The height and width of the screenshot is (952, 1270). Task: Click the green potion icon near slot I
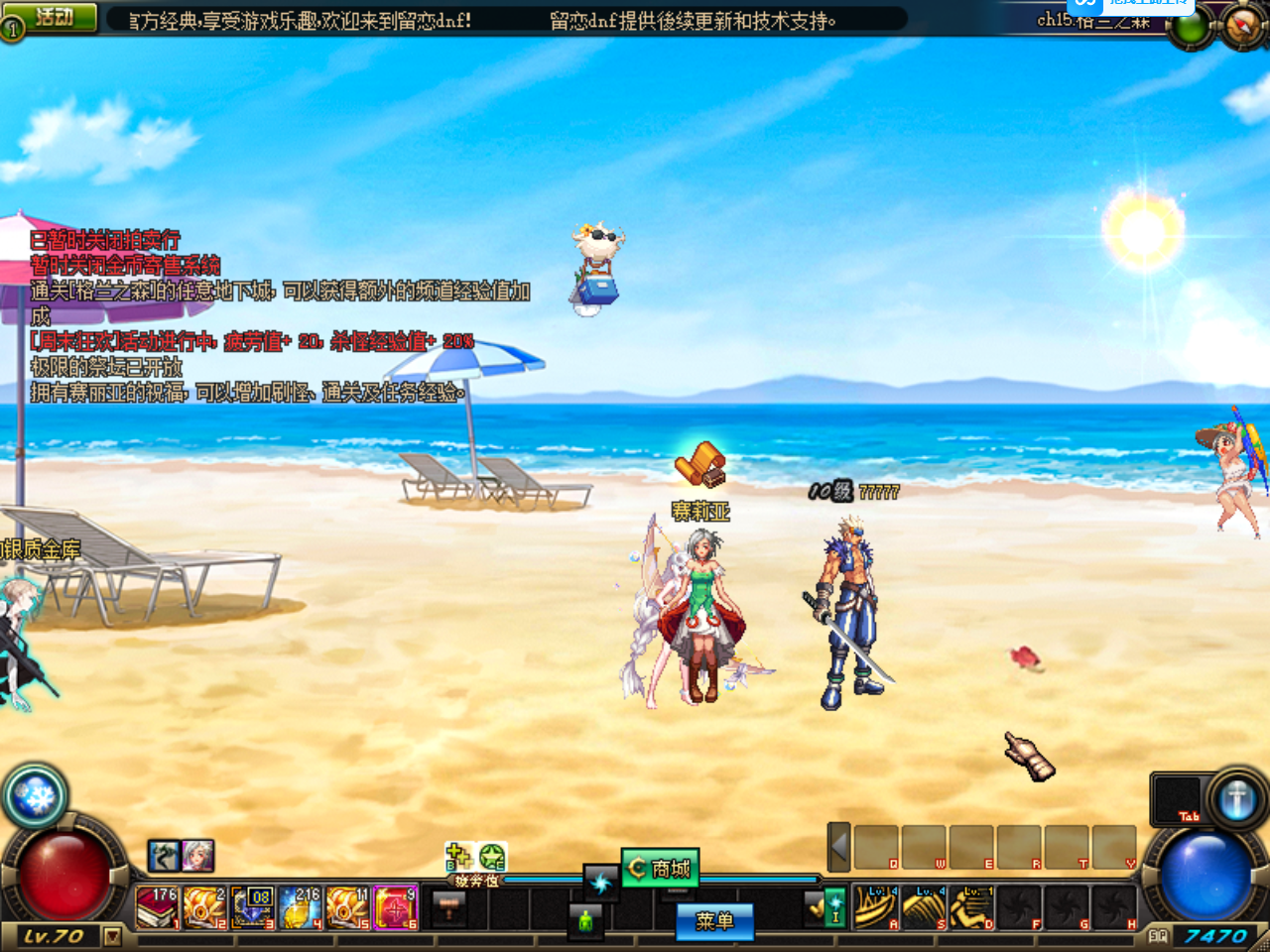(585, 920)
